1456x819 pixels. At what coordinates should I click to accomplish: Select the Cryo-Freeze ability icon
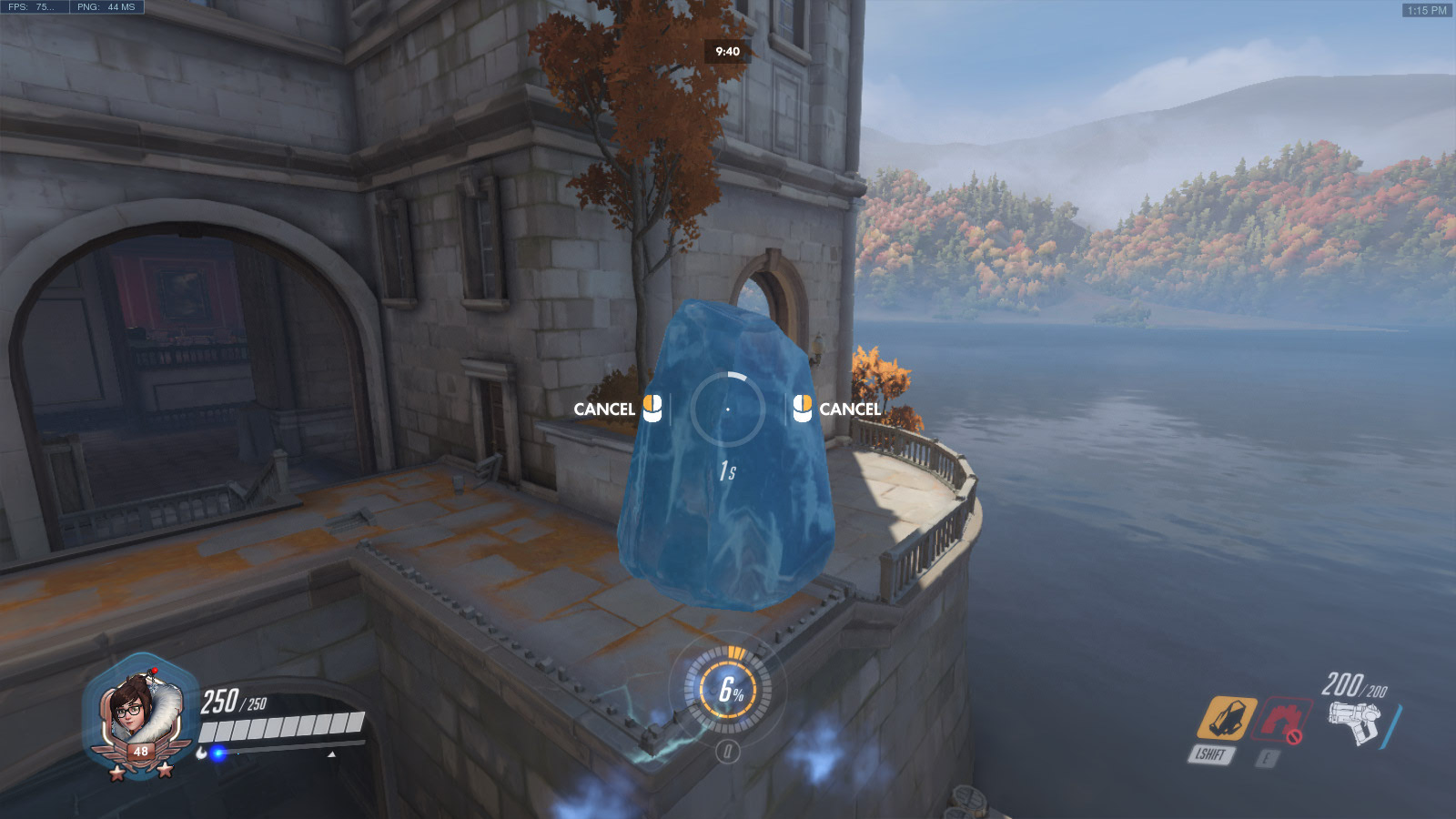coord(1226,718)
